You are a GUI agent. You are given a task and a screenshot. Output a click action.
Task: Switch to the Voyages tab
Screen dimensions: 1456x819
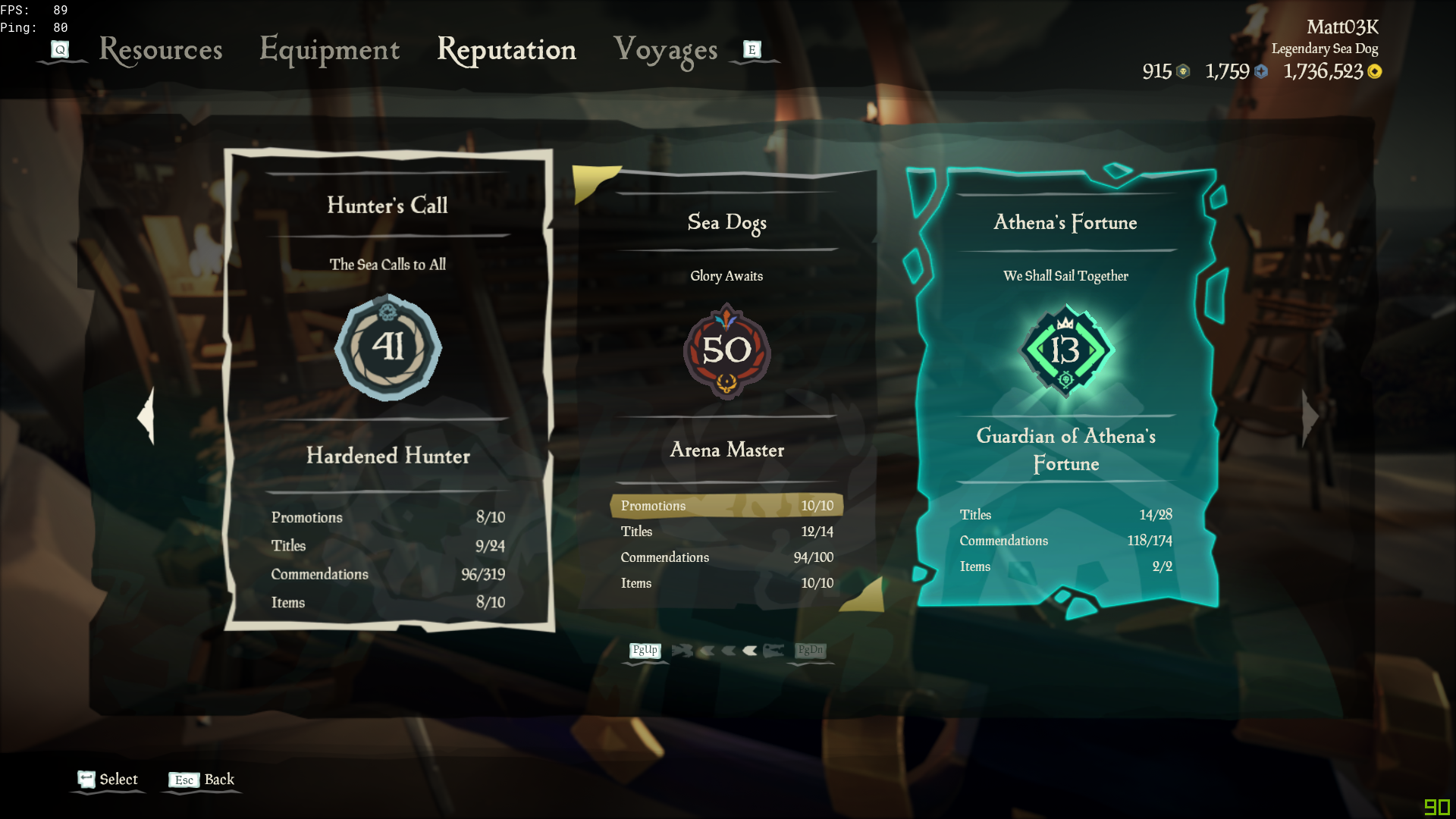pyautogui.click(x=665, y=51)
